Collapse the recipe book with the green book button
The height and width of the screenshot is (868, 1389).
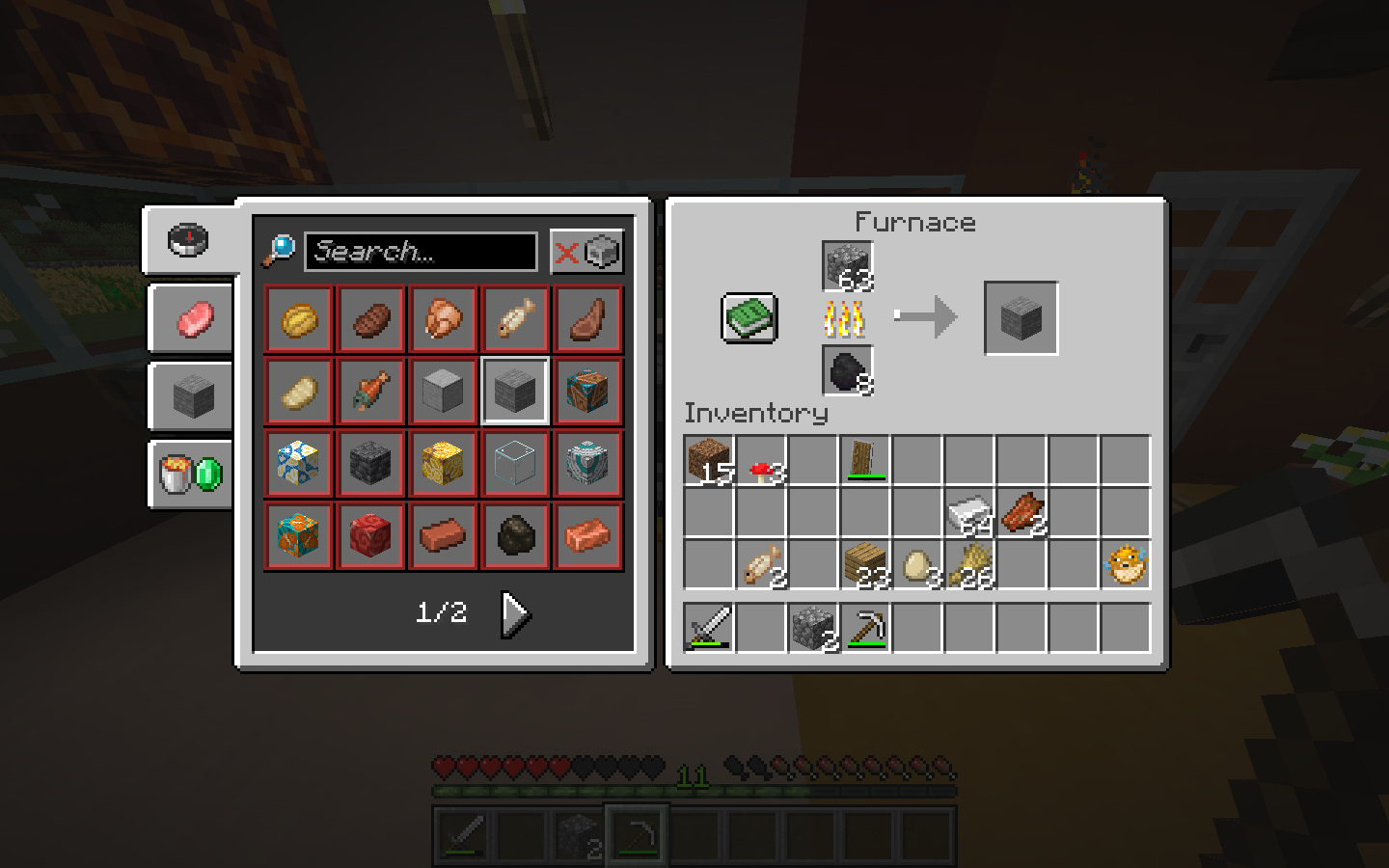[749, 316]
